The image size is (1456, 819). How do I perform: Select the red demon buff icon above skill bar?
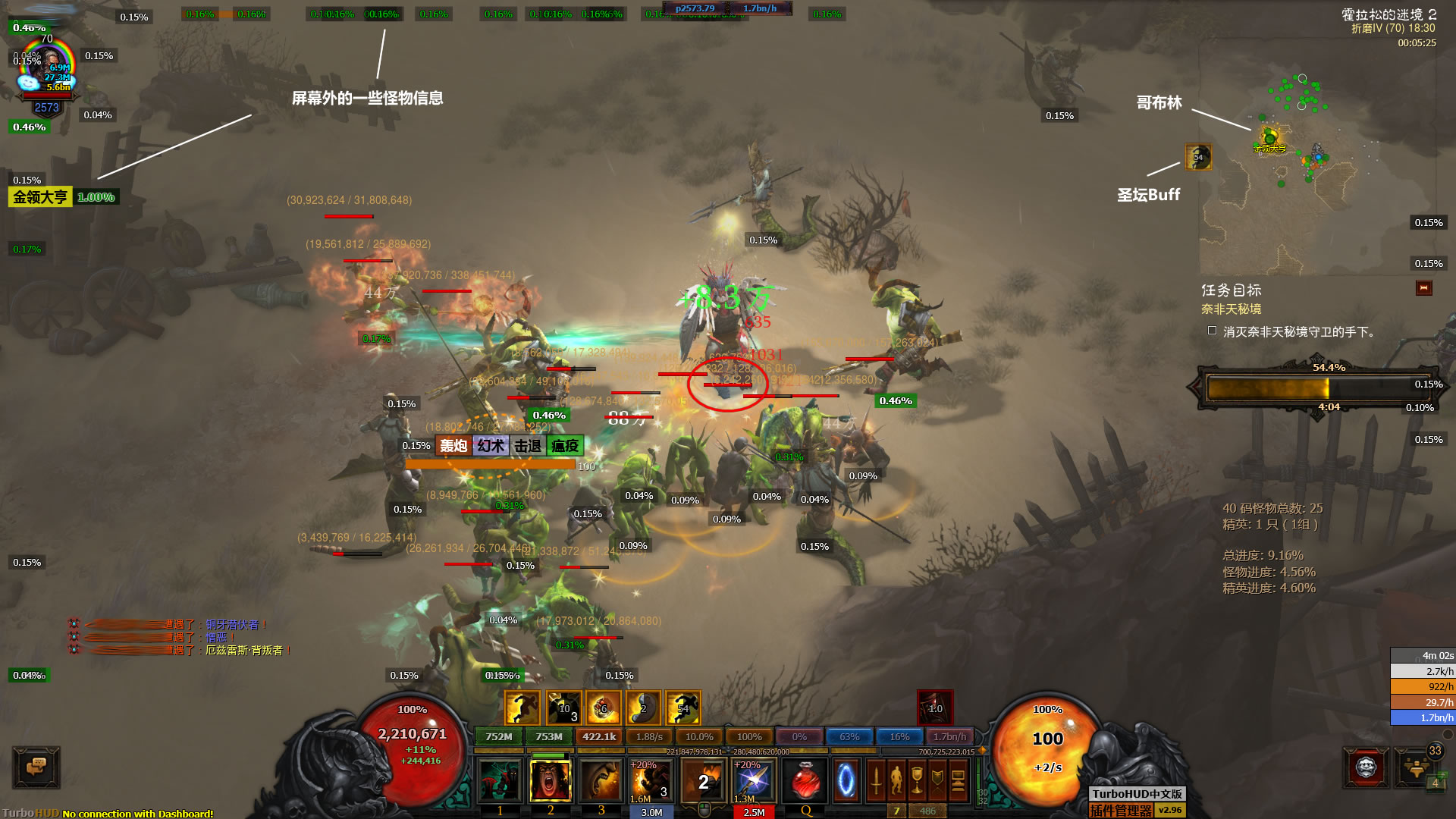(935, 708)
